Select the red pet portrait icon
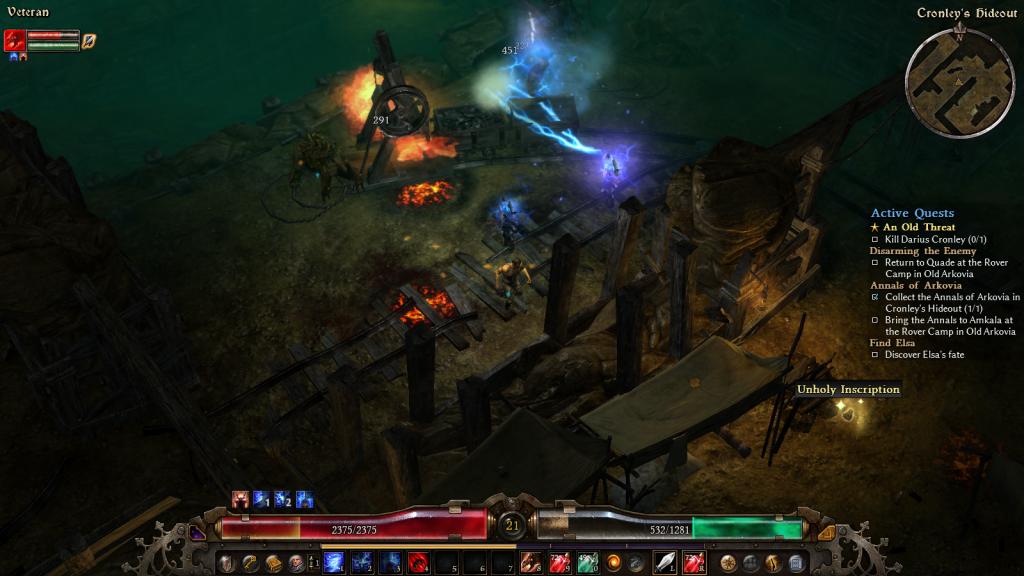Image resolution: width=1024 pixels, height=576 pixels. click(15, 40)
